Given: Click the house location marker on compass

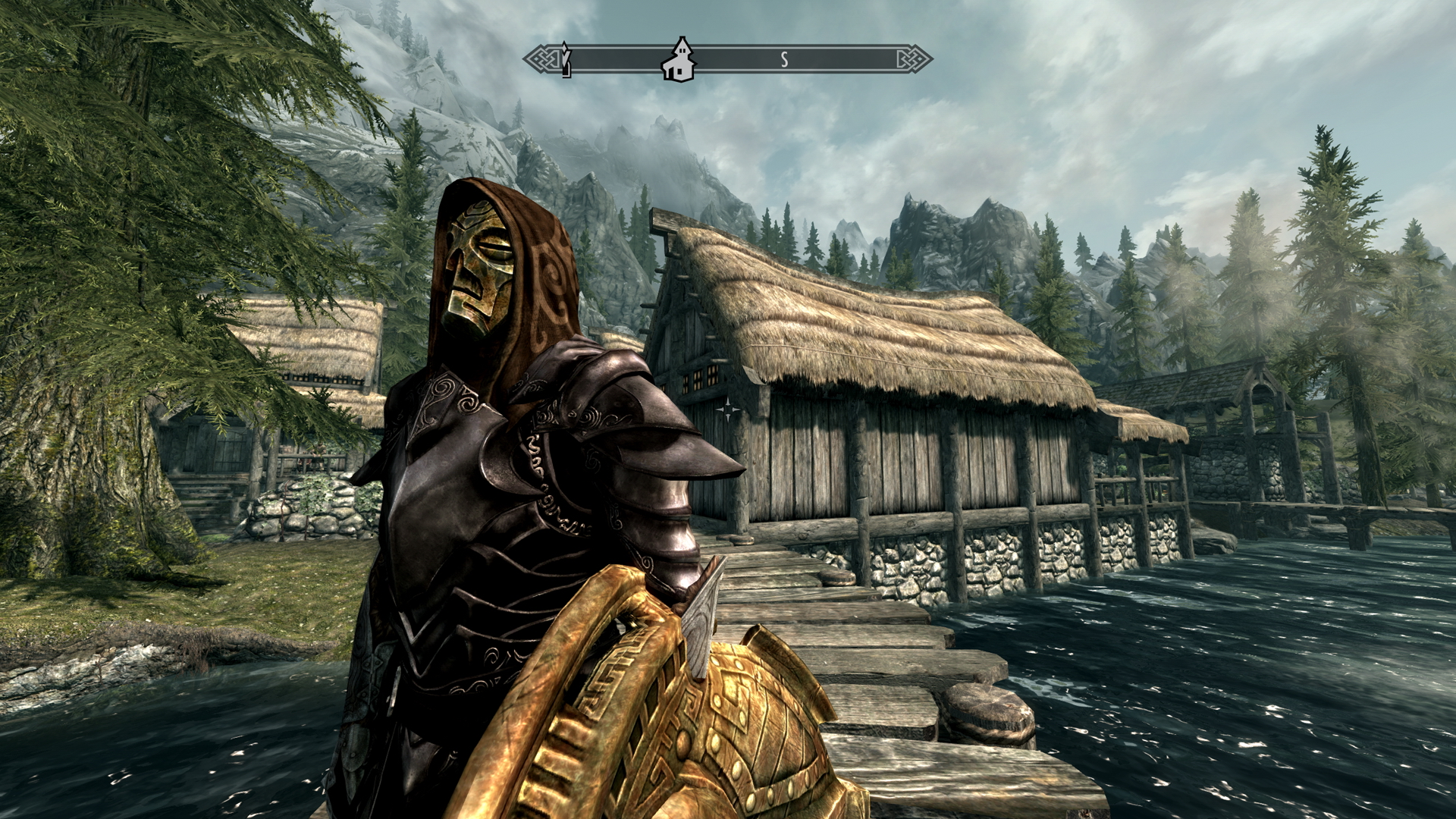Looking at the screenshot, I should 678,59.
